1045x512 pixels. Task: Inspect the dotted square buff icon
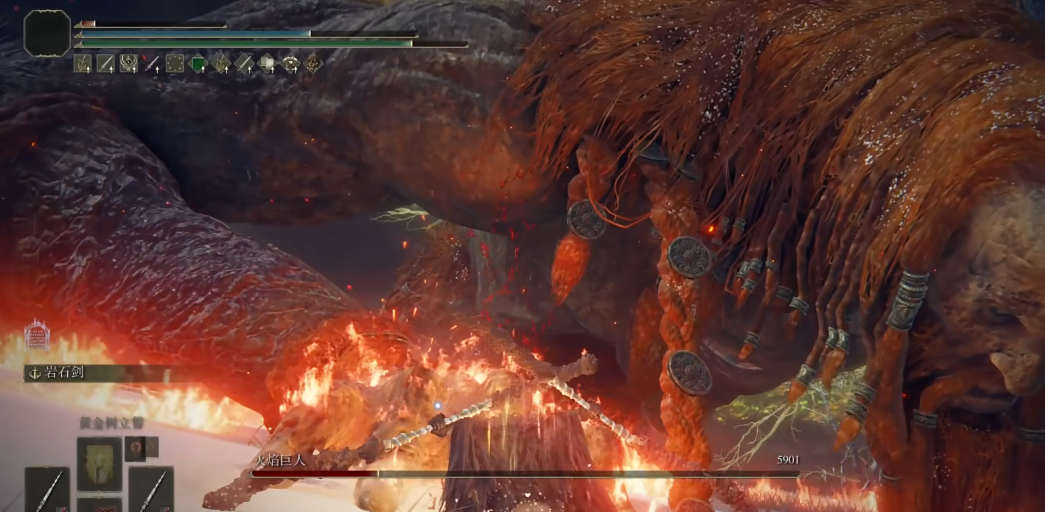(x=175, y=64)
